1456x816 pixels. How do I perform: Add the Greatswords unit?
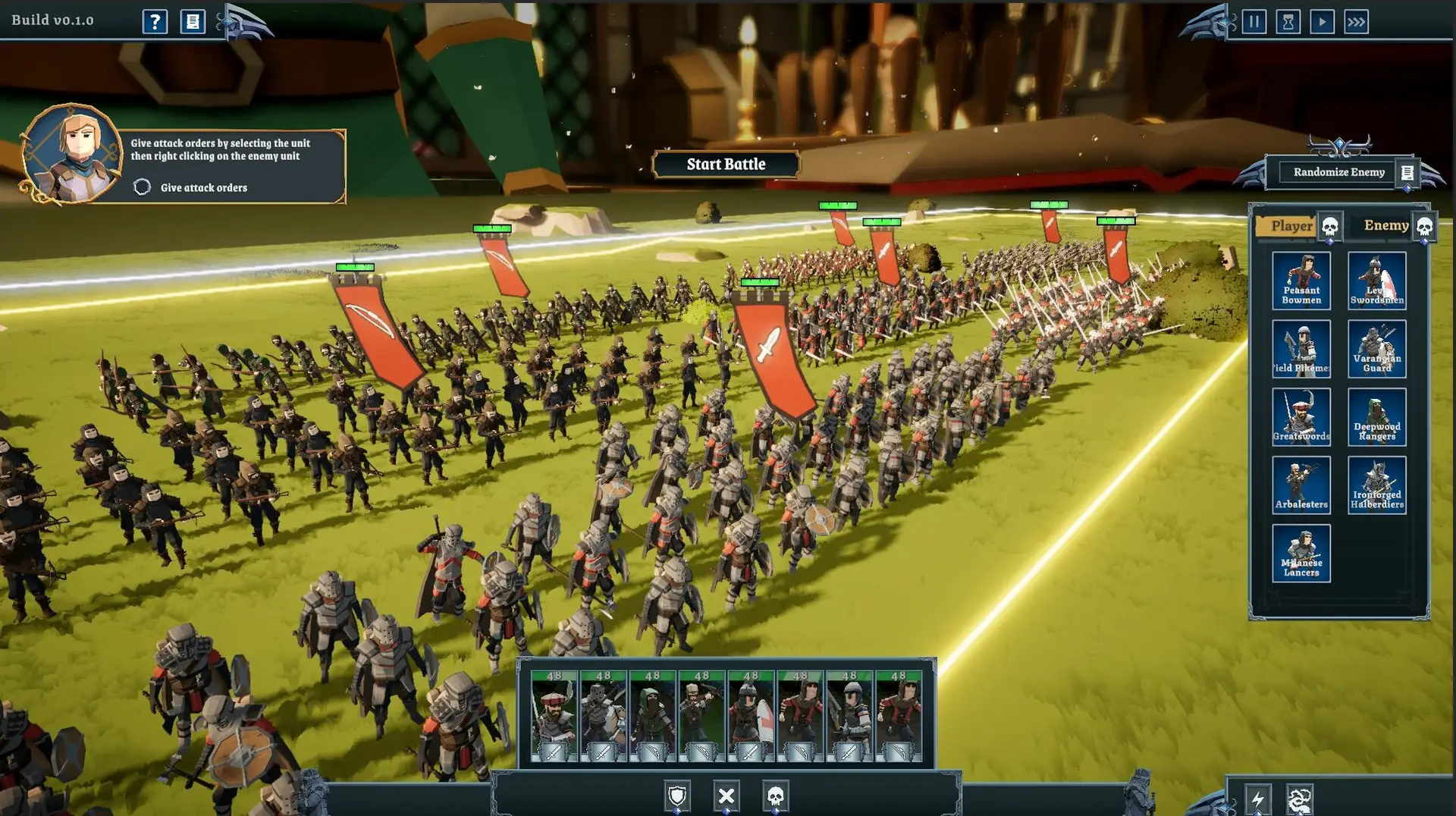(1301, 416)
